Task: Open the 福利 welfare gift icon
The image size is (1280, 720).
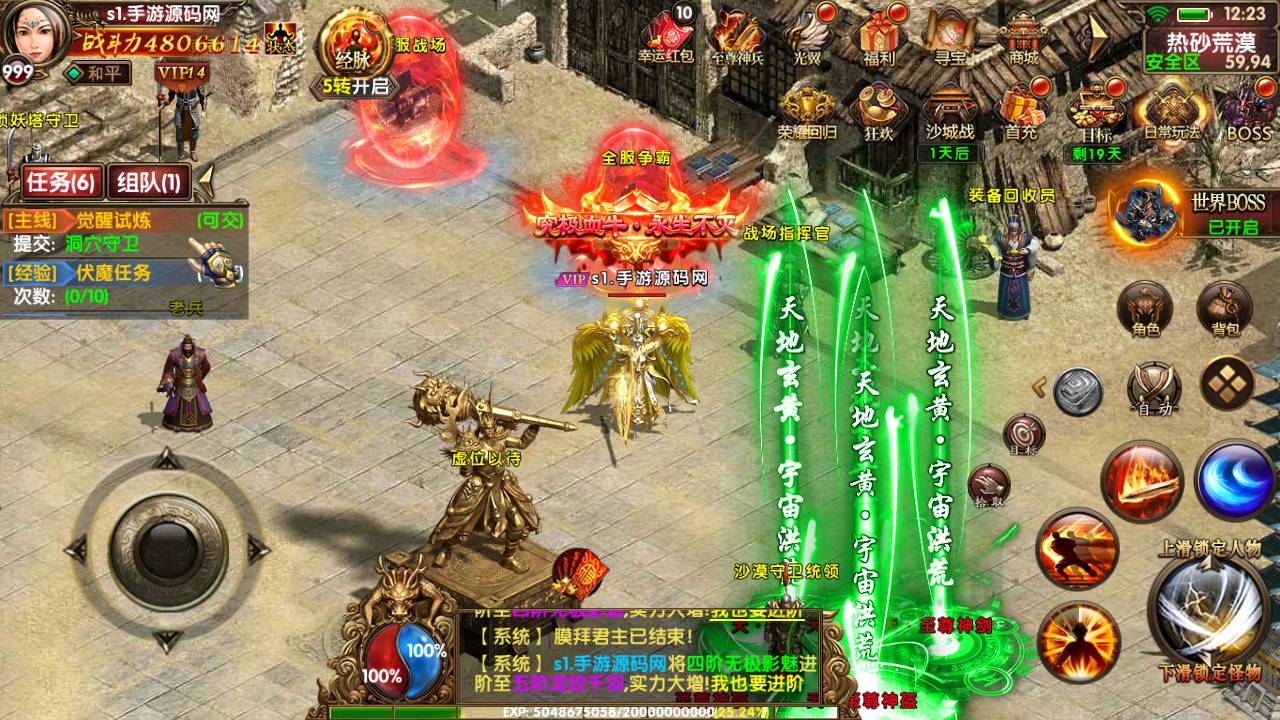Action: tap(877, 36)
